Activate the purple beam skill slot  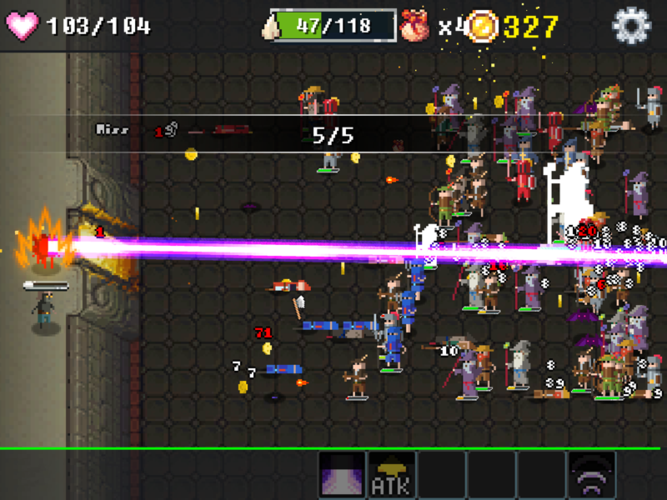(342, 475)
